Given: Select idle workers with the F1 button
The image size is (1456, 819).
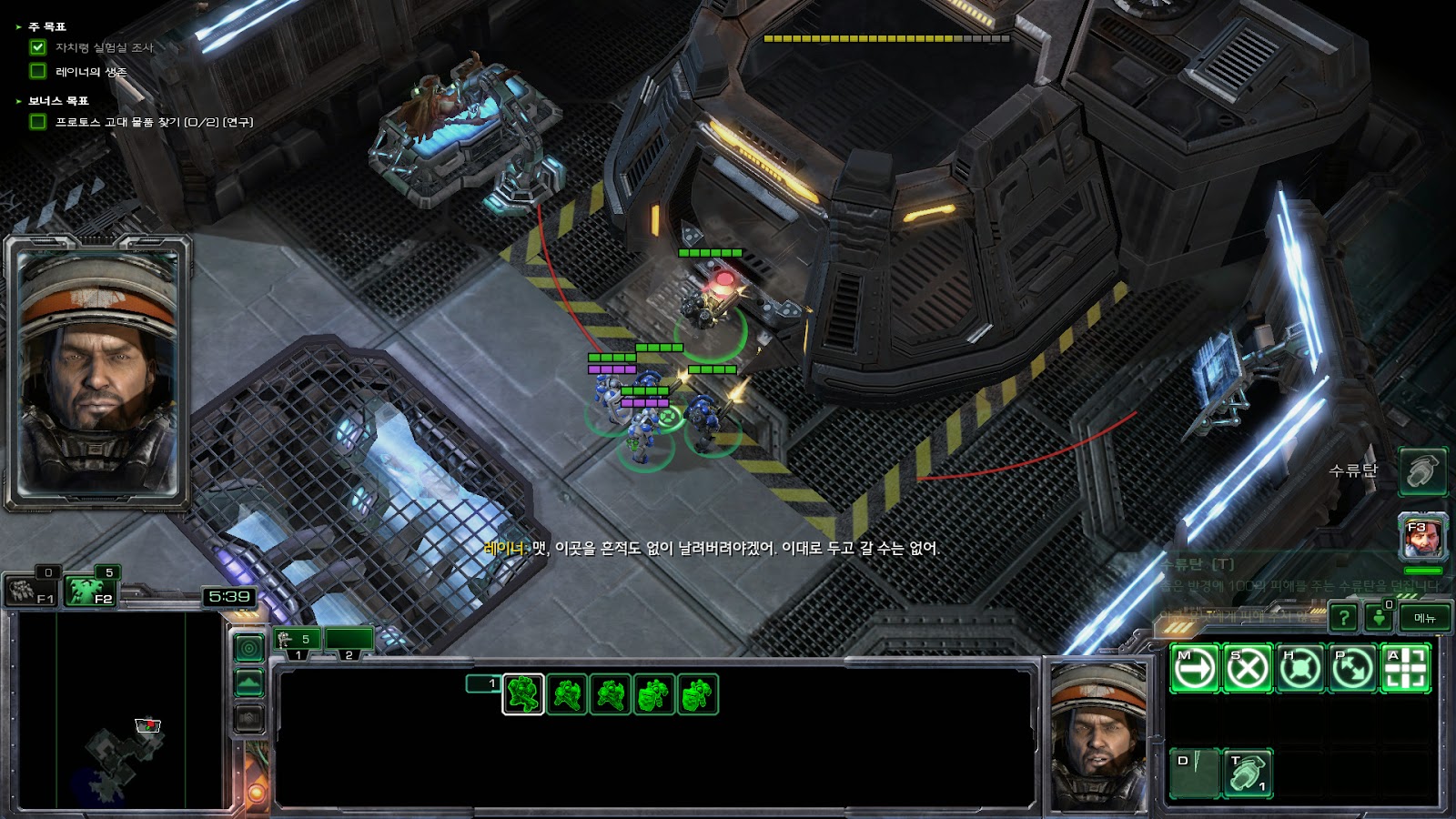Looking at the screenshot, I should pyautogui.click(x=33, y=591).
